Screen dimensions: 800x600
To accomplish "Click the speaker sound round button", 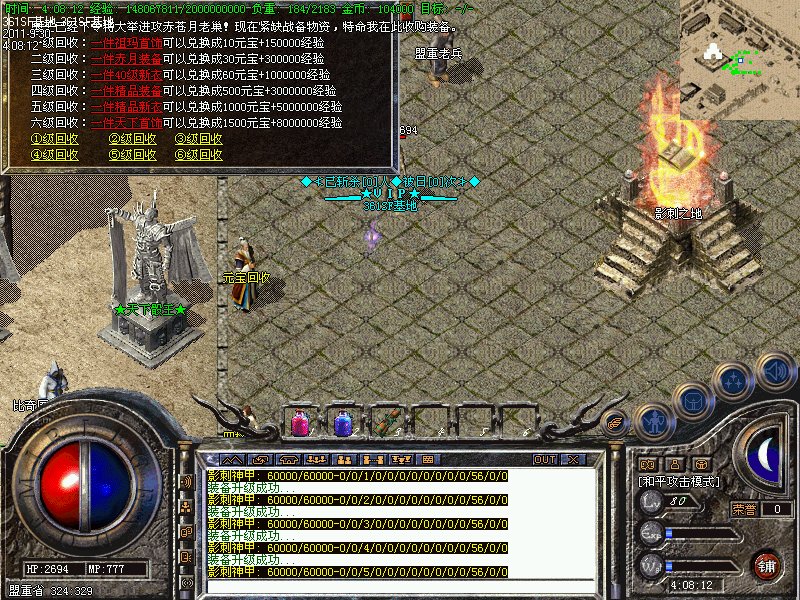I will coord(775,371).
